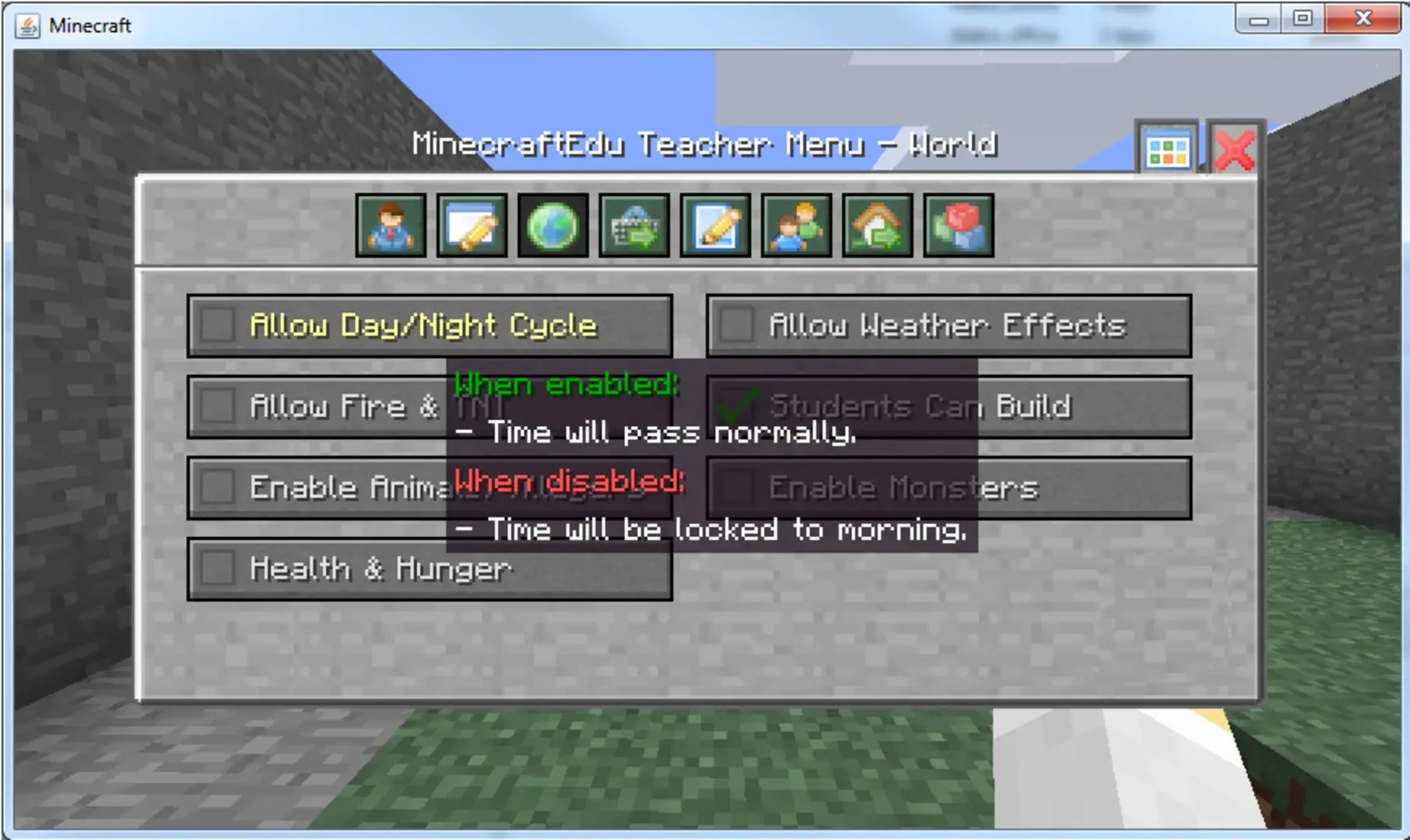Enable Allow Weather Effects

(737, 326)
